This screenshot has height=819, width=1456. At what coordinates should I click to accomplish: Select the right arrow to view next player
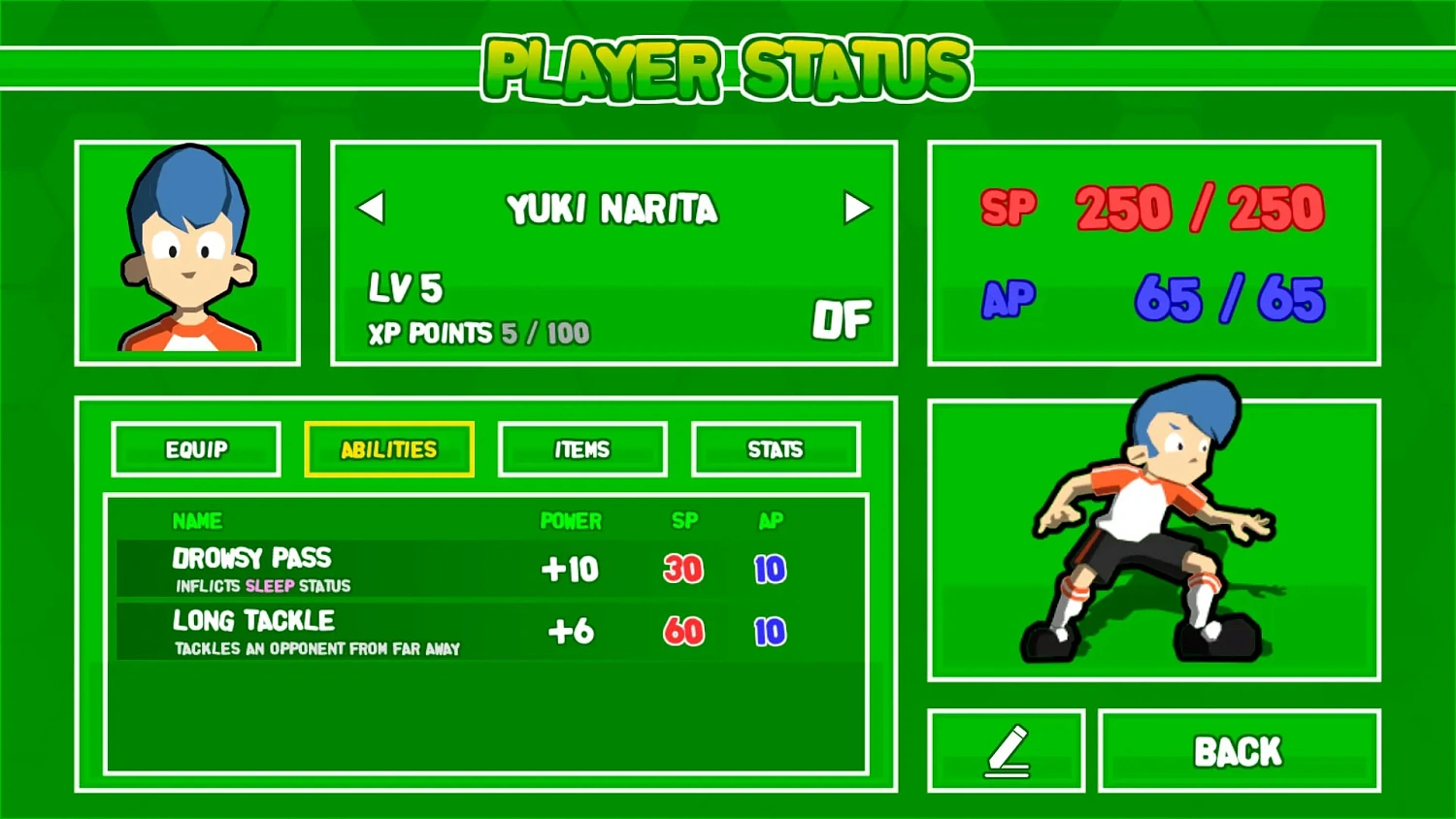pos(856,207)
